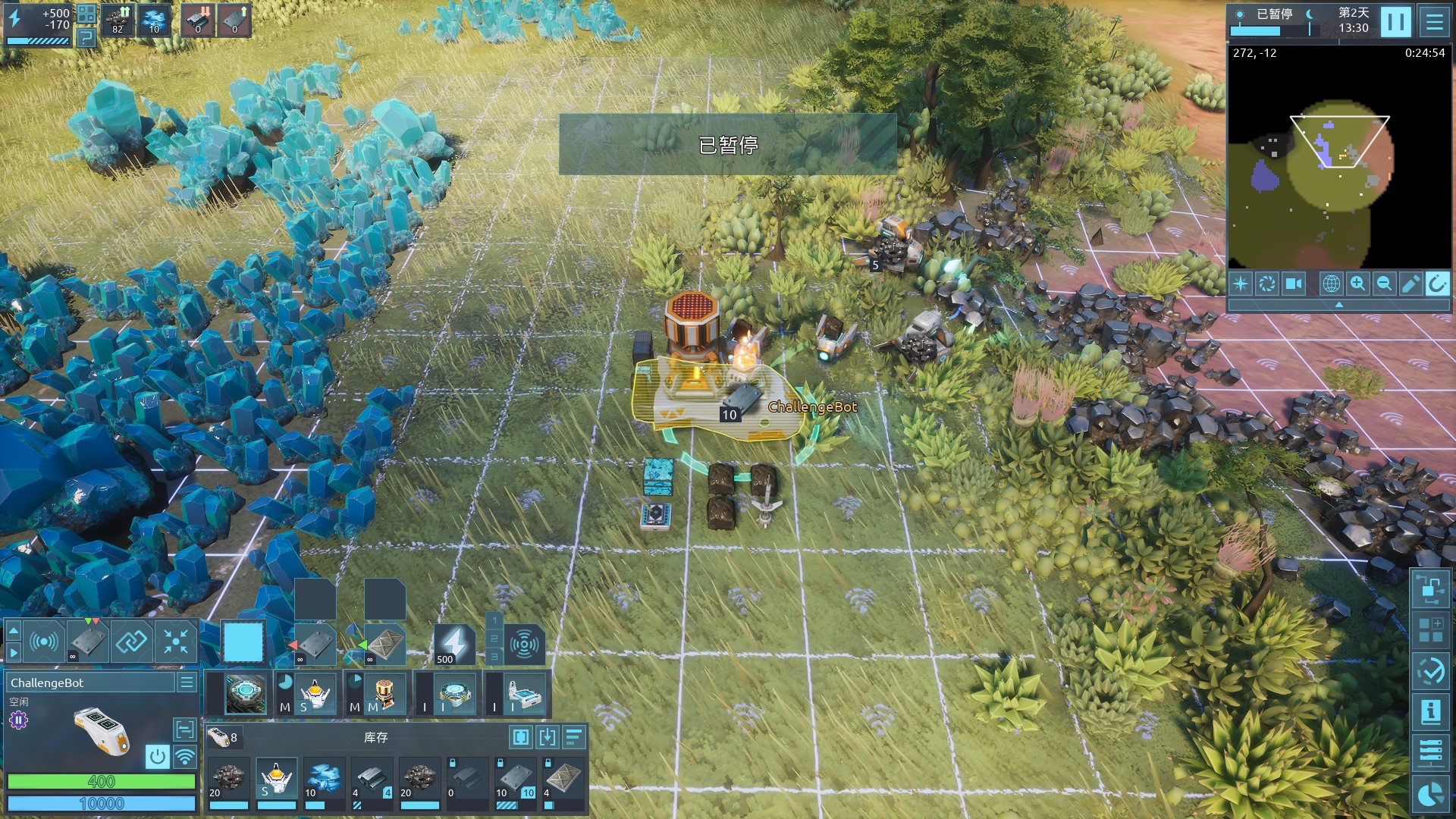Select the minimap pencil drawing tool
Image resolution: width=1456 pixels, height=819 pixels.
tap(1410, 284)
